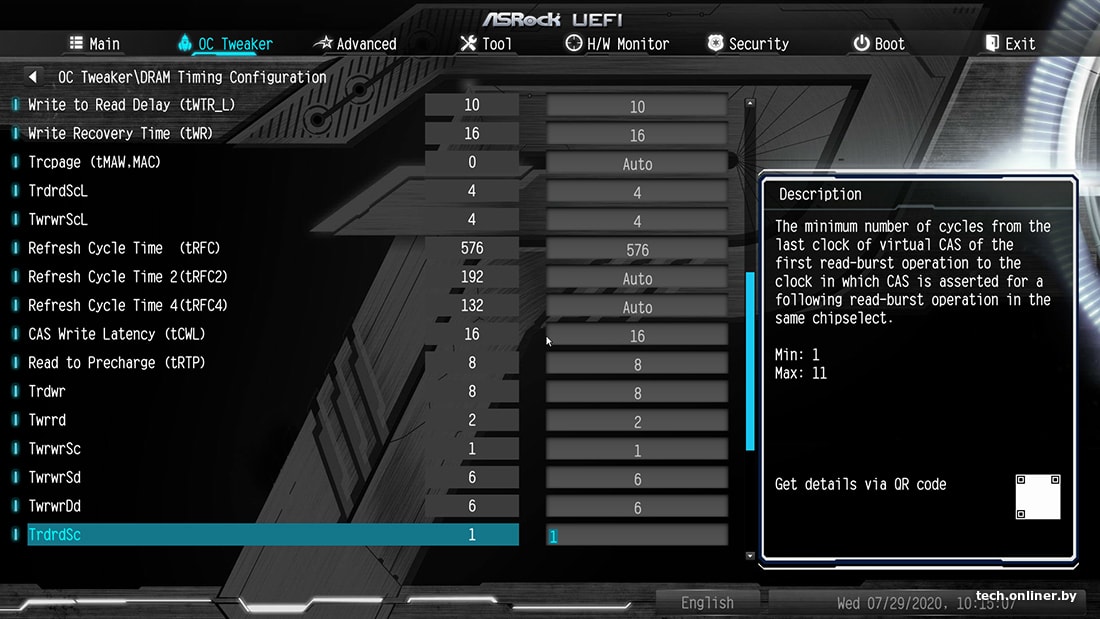Select the Exit tab

point(1010,44)
